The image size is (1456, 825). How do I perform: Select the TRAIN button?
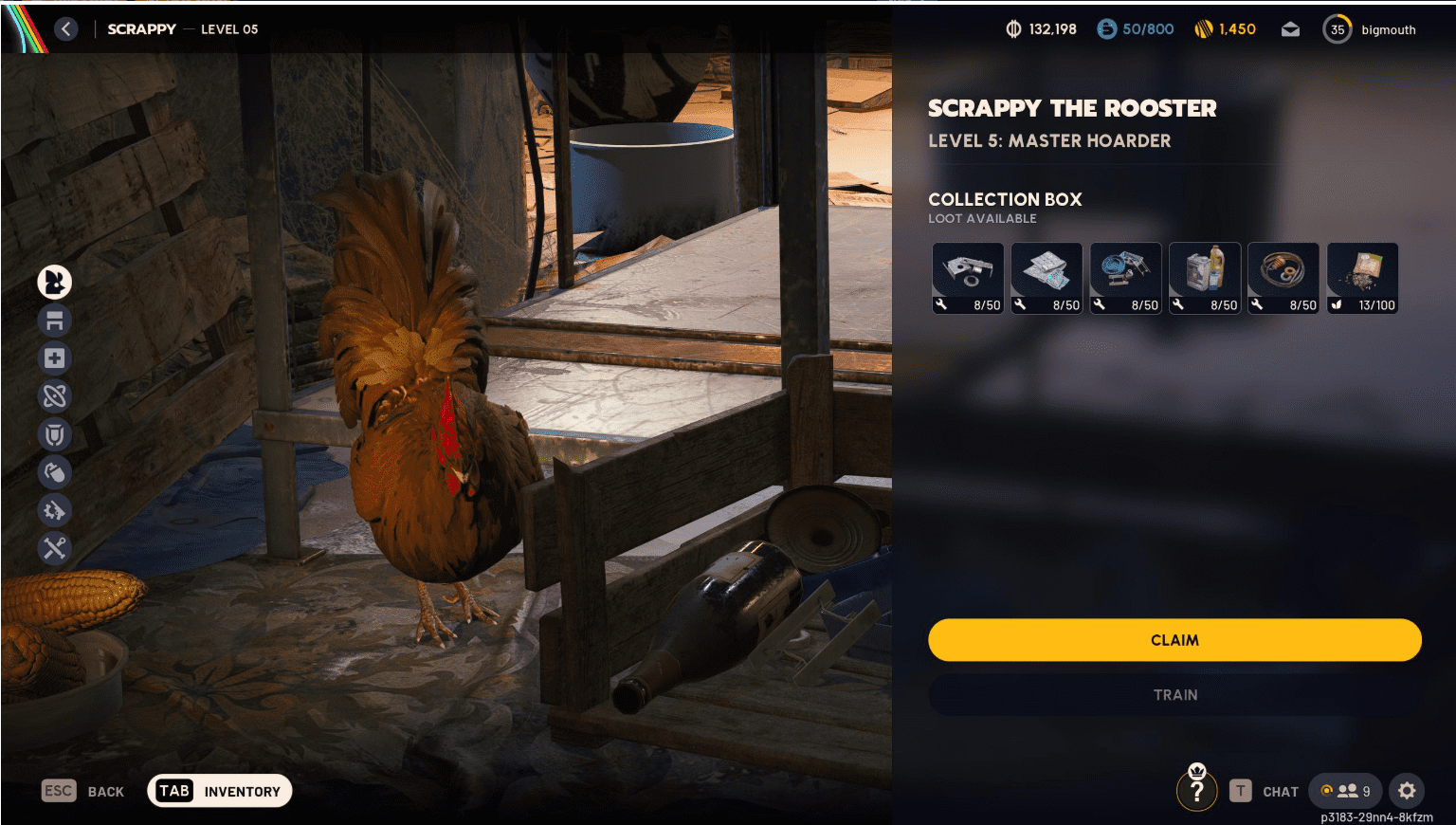pos(1174,694)
